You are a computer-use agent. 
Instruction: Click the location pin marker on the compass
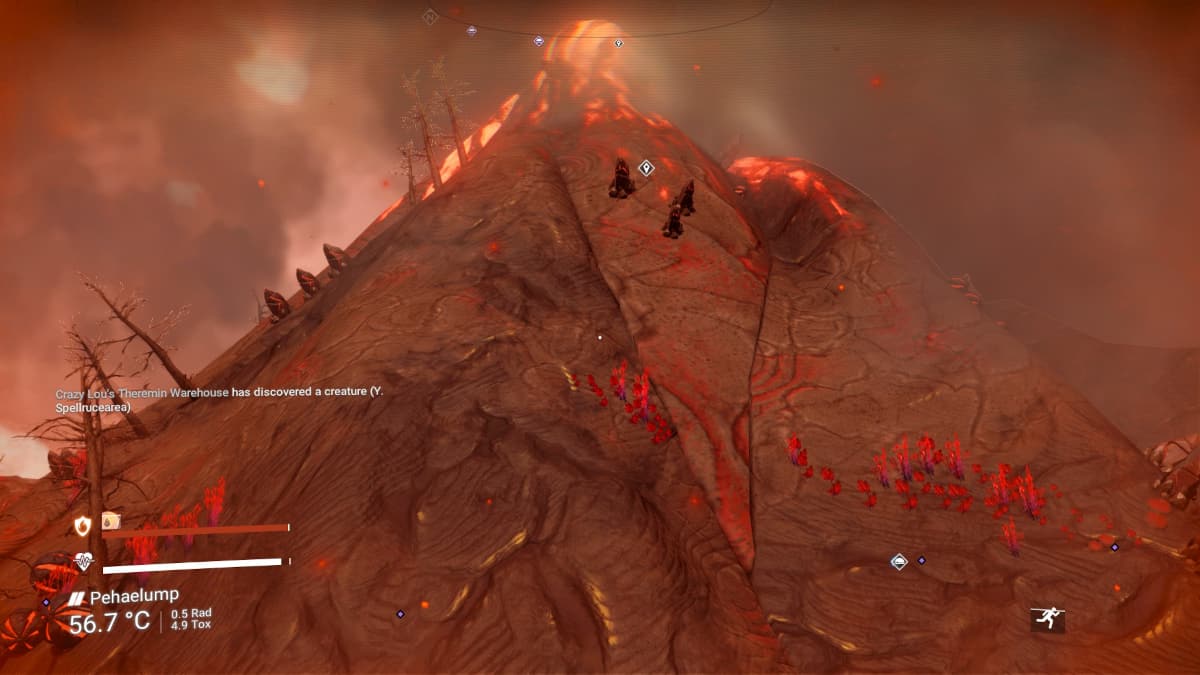point(619,43)
